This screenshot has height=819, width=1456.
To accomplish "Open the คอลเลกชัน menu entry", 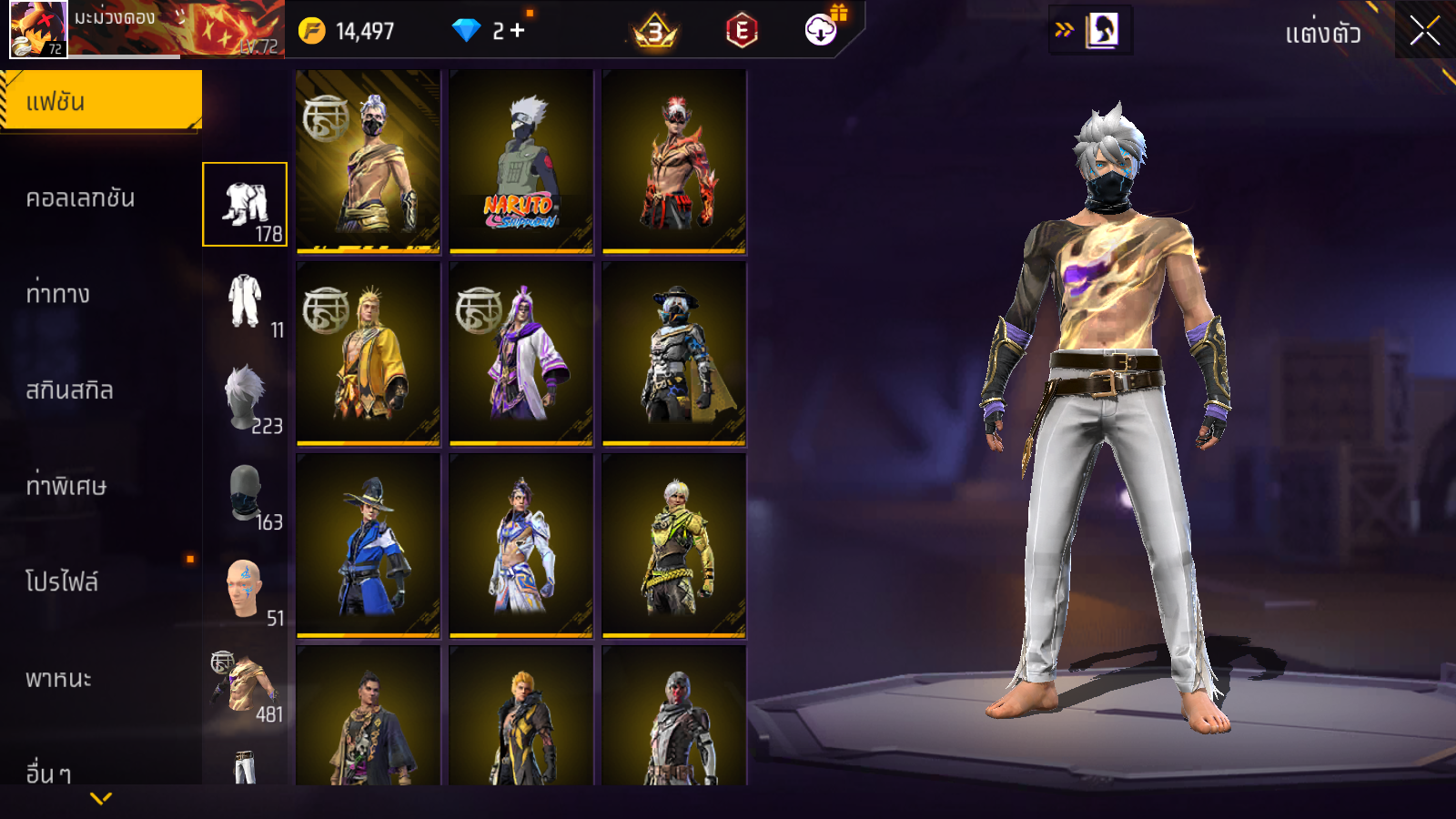I will click(81, 198).
